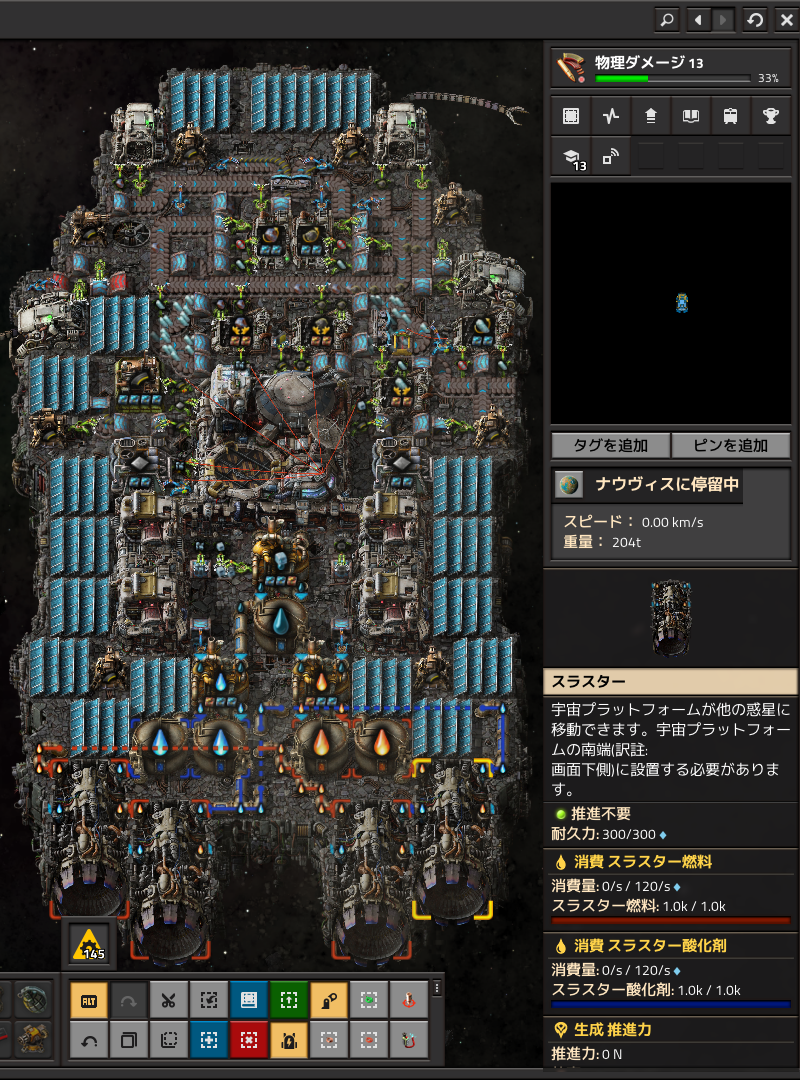Activate the red deconstruction planner
This screenshot has height=1080, width=800.
click(x=249, y=1040)
